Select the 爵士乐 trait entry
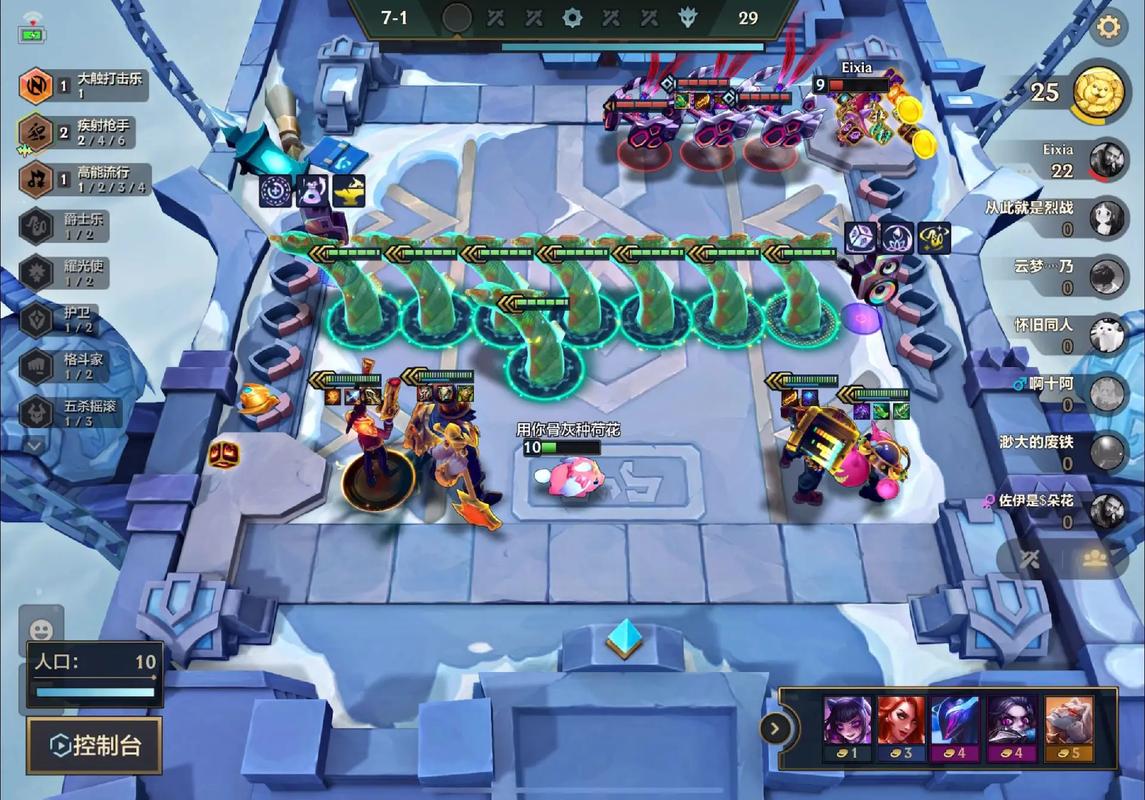This screenshot has height=800, width=1145. click(x=70, y=226)
